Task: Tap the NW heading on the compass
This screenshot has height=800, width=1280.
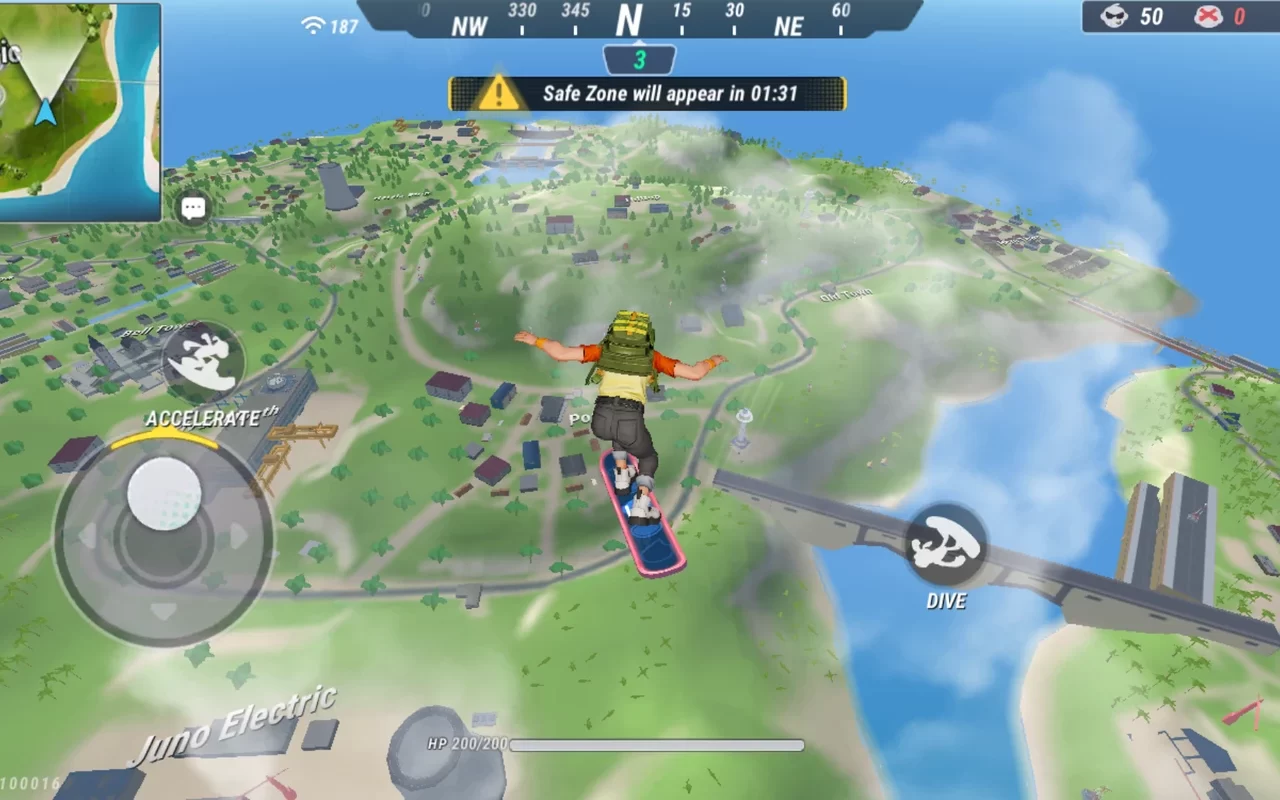Action: coord(468,26)
